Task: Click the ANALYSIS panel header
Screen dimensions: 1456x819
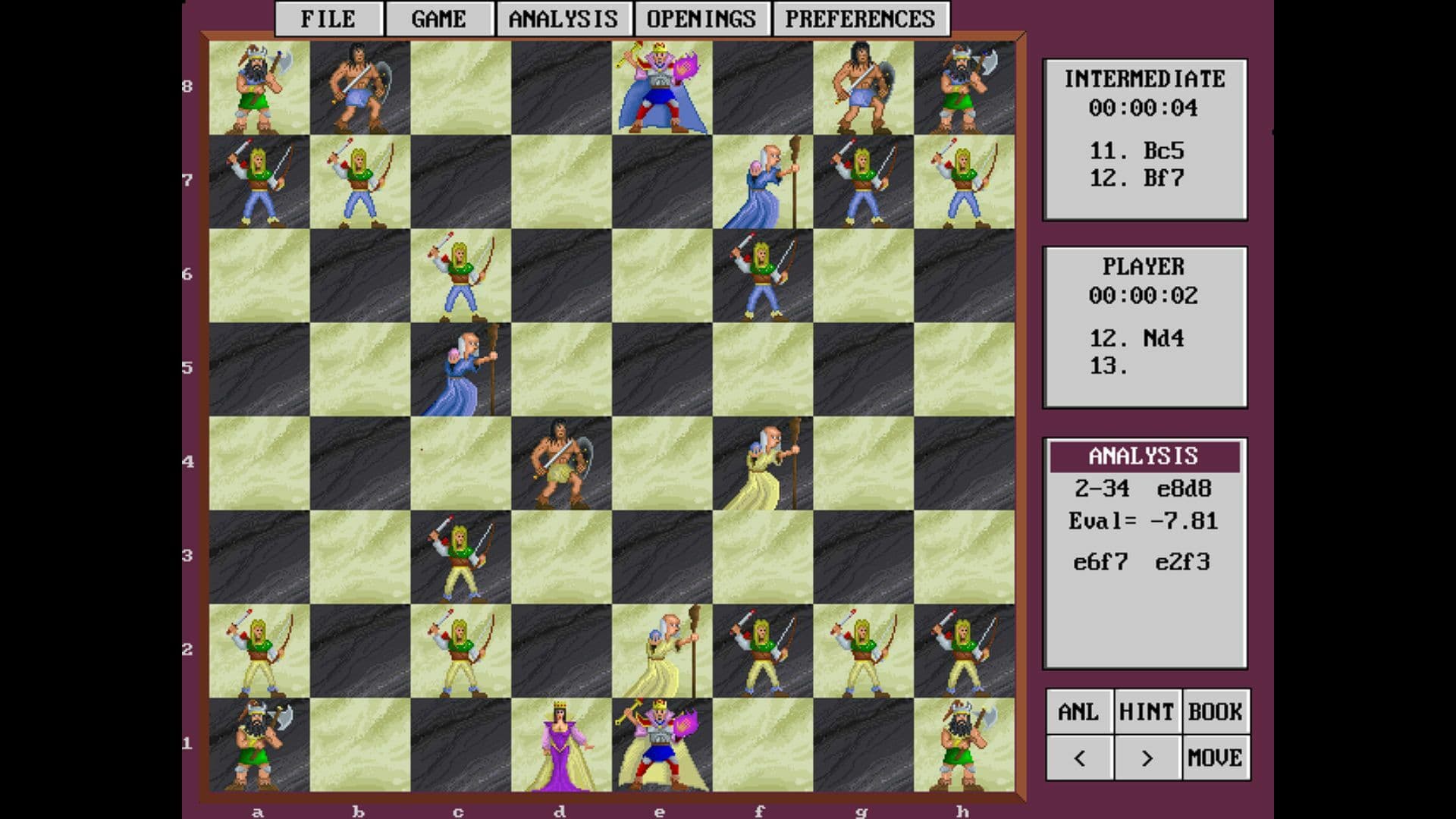Action: pos(1145,456)
